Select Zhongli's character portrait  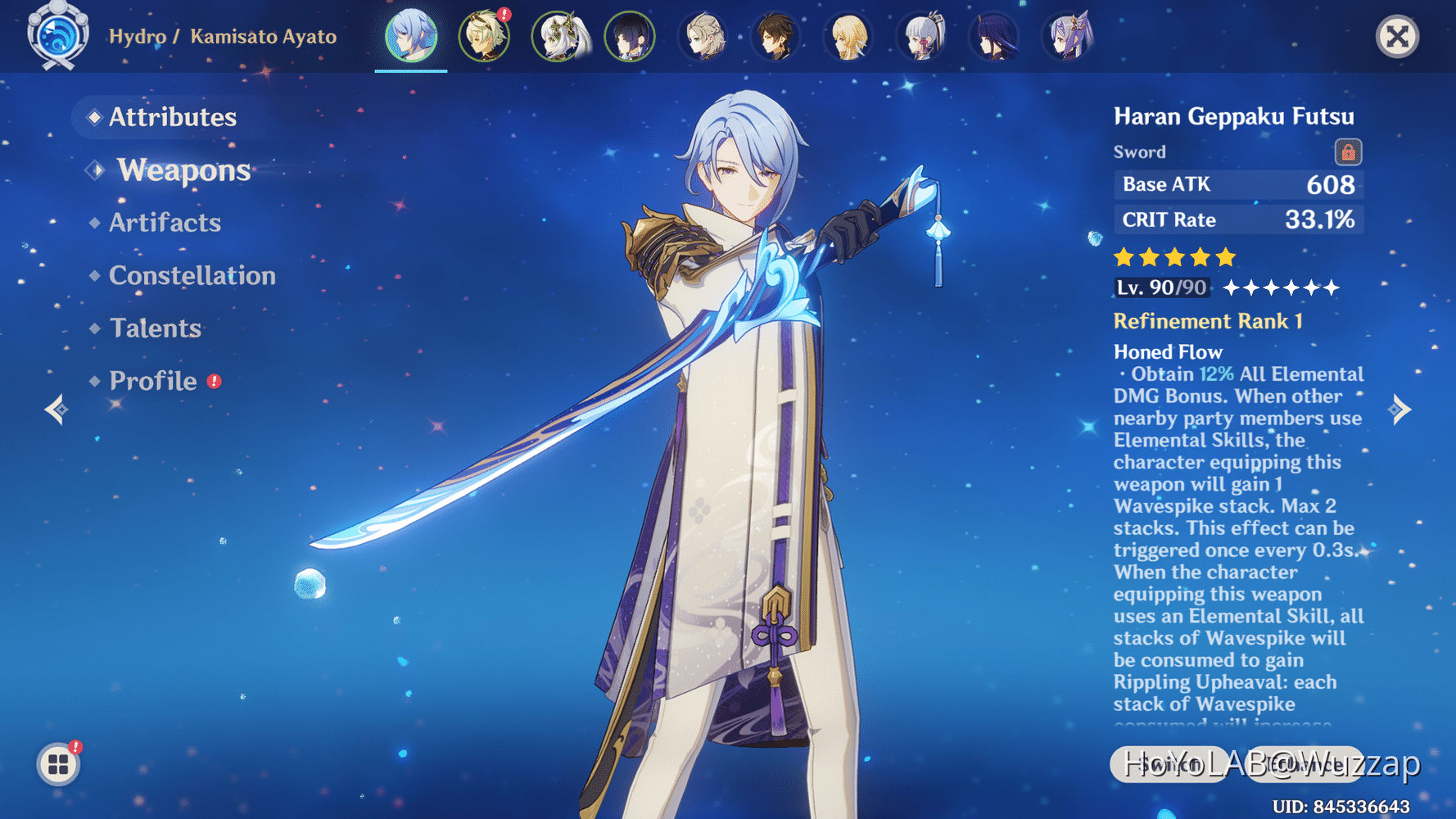777,37
